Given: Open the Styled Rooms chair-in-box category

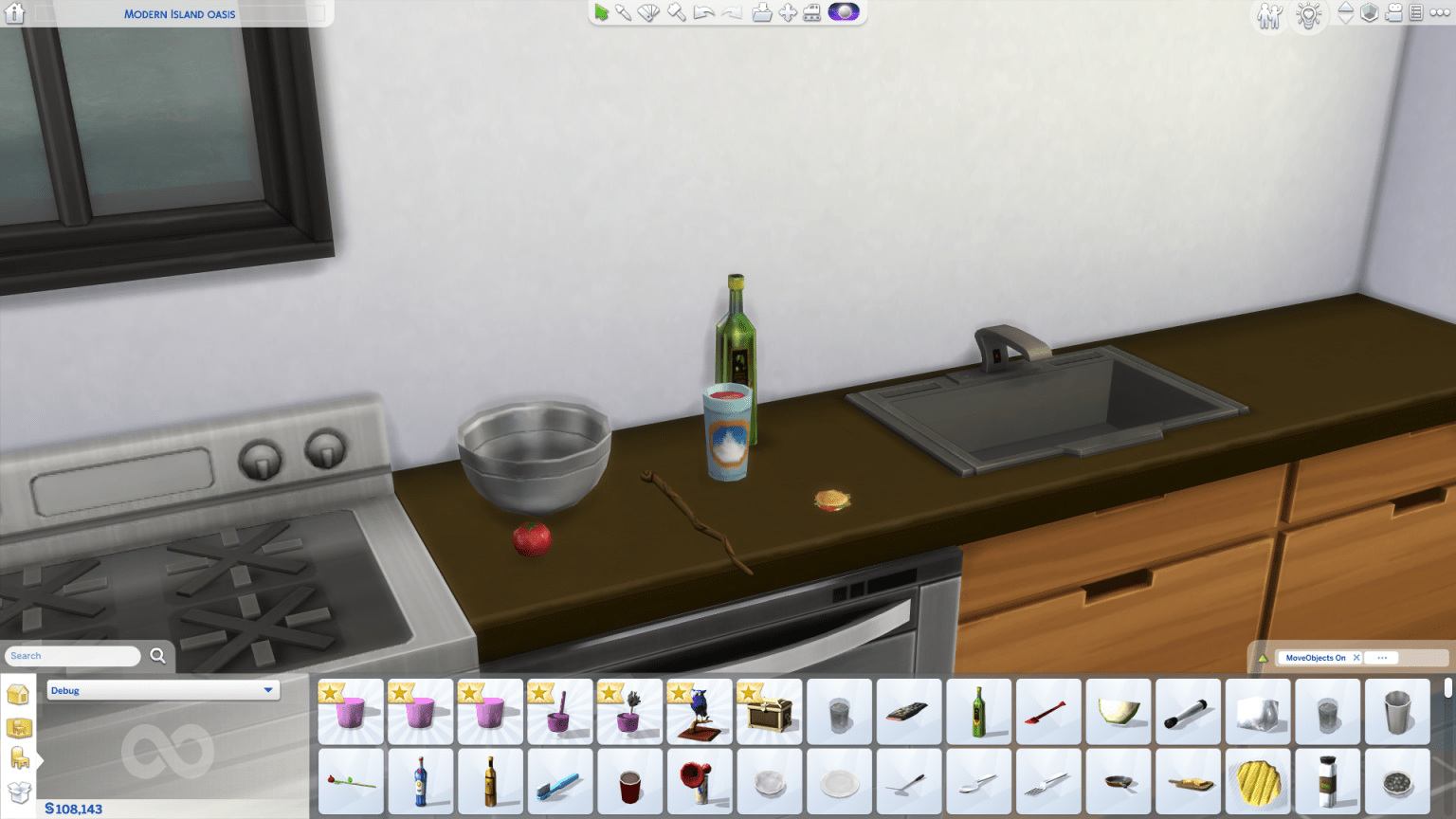Looking at the screenshot, I should click(x=19, y=727).
